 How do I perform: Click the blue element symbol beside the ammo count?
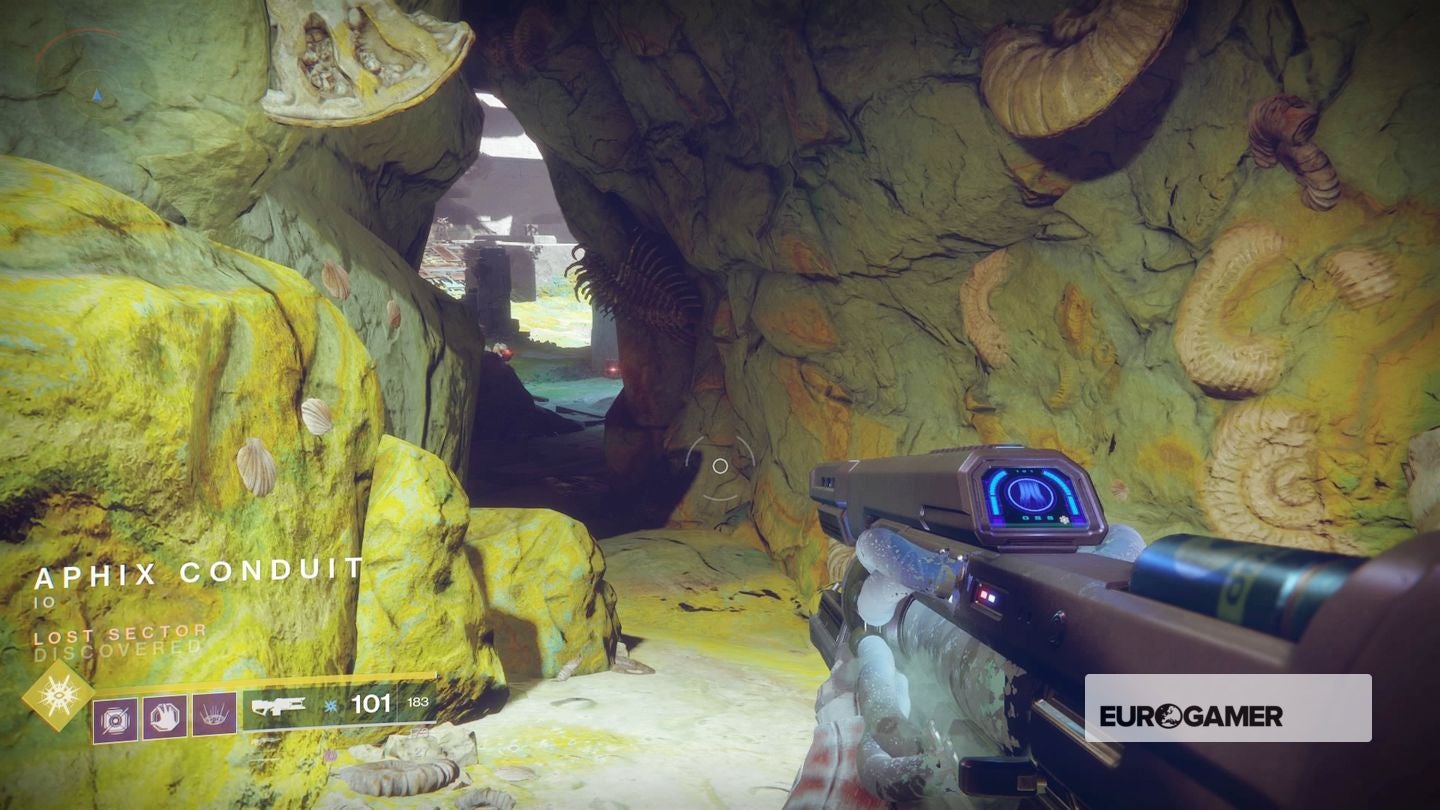(330, 706)
